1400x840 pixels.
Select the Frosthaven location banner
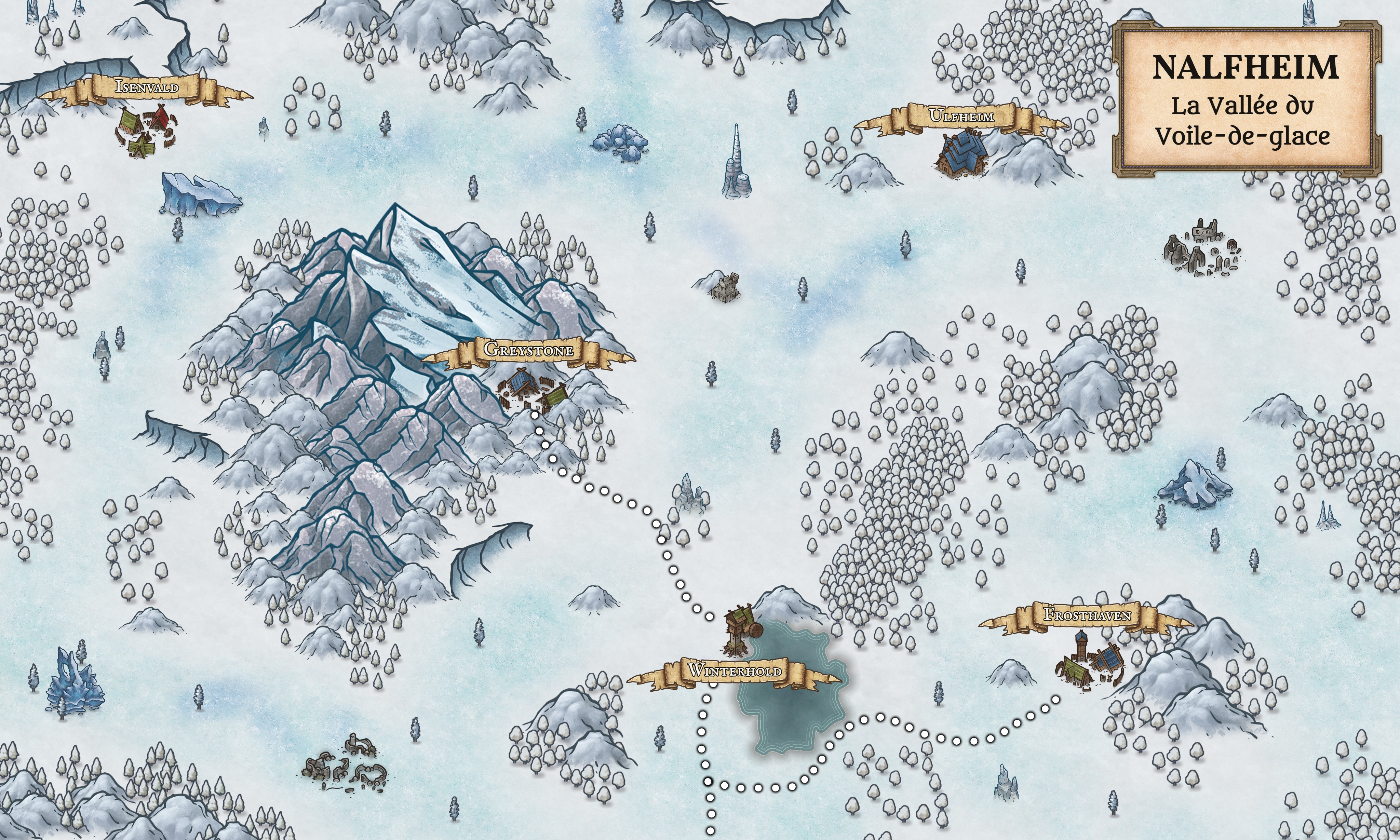tap(1087, 615)
